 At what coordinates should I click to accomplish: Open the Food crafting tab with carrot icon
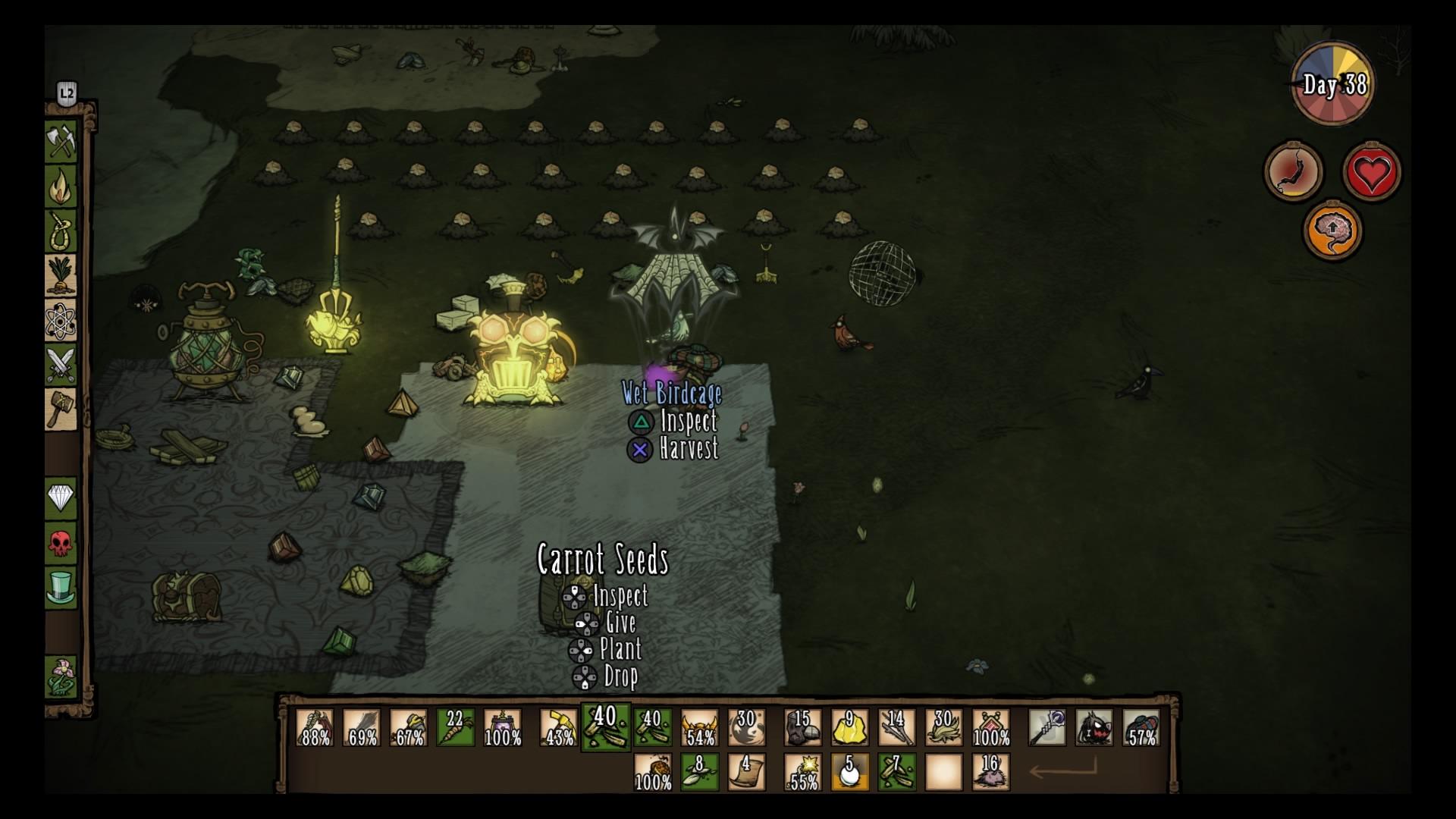point(61,275)
